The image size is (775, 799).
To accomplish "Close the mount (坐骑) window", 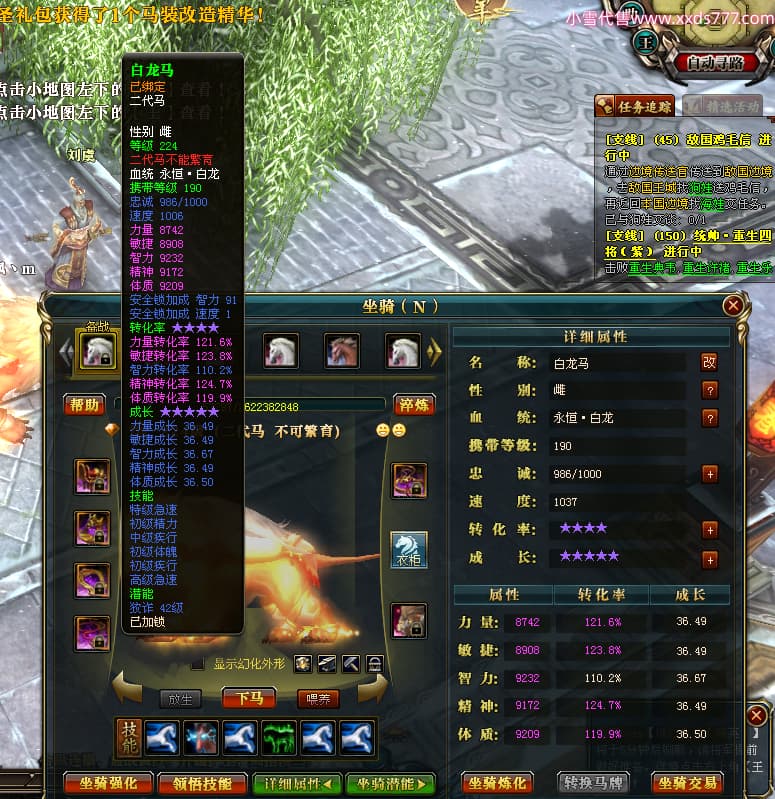I will point(733,305).
